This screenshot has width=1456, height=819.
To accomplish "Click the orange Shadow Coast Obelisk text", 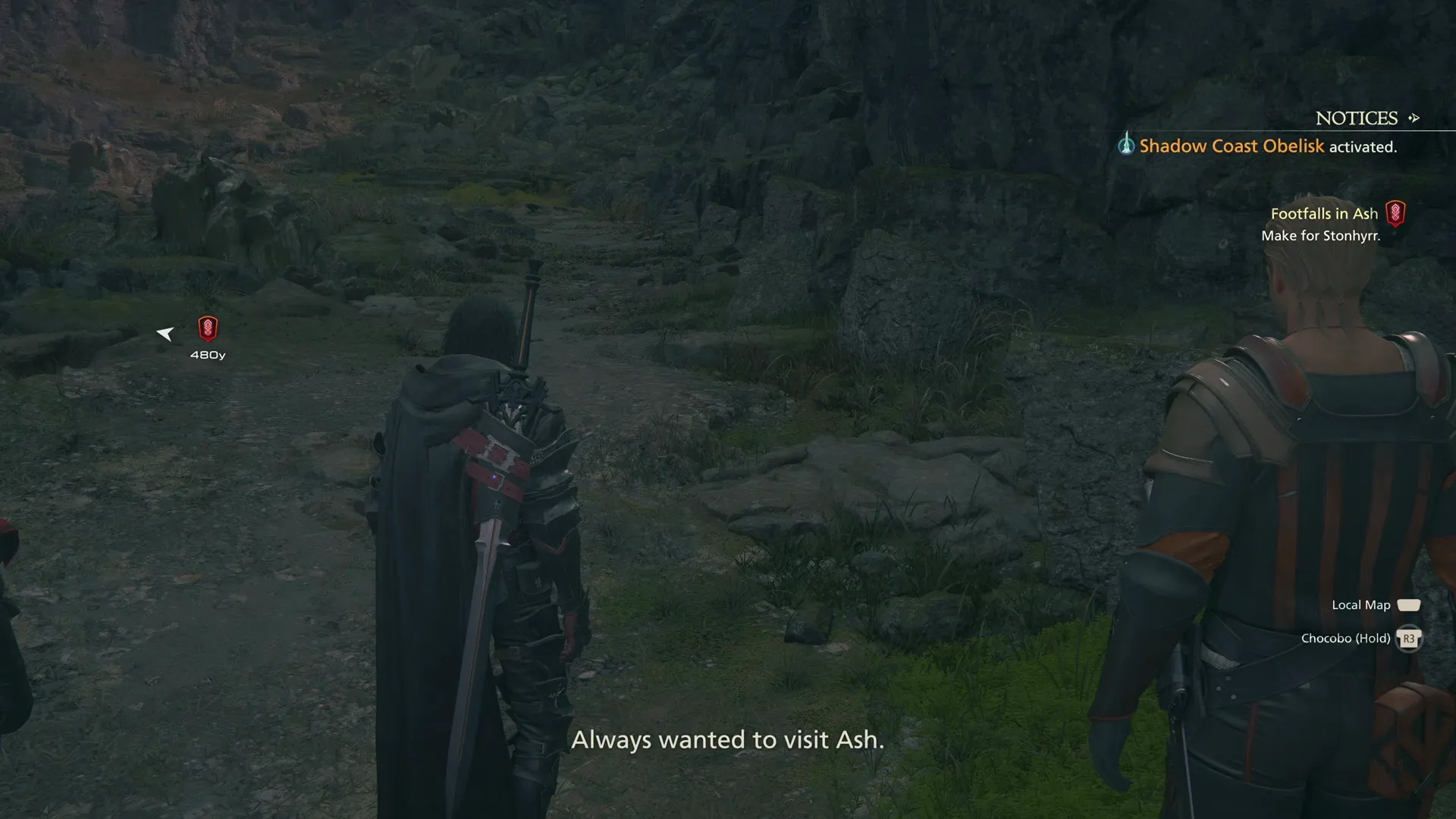I will [1231, 146].
